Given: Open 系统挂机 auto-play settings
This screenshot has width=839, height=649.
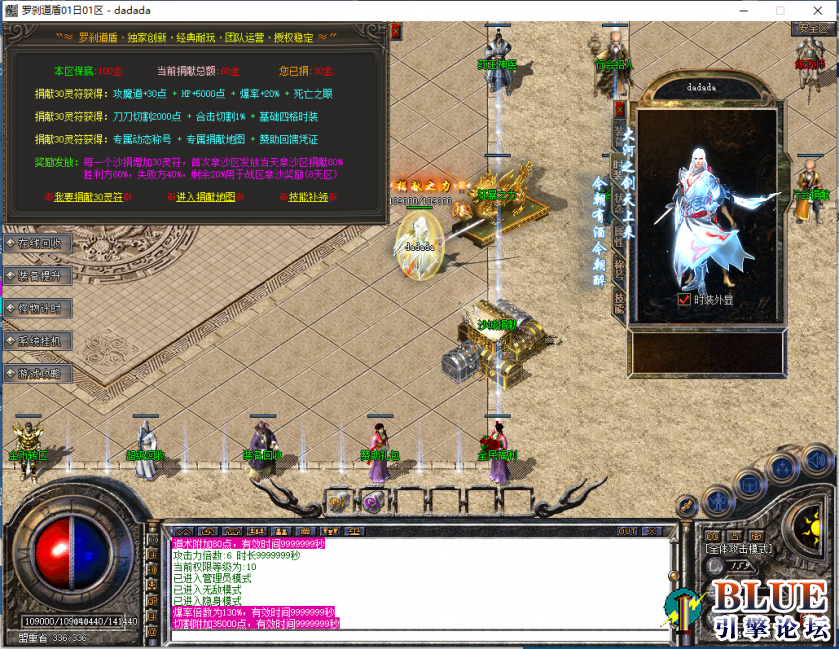Looking at the screenshot, I should tap(38, 341).
